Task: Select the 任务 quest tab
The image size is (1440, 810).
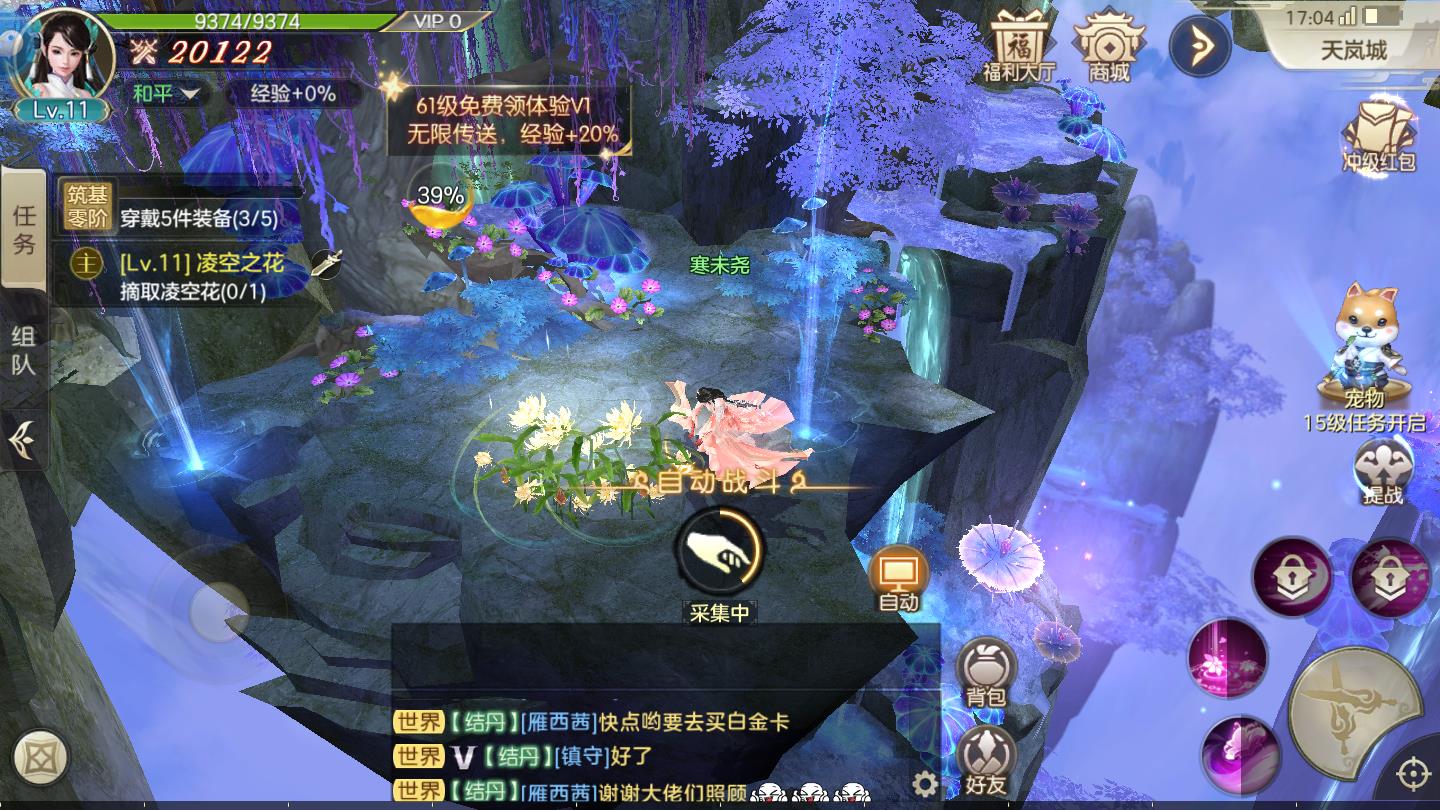Action: pos(25,230)
